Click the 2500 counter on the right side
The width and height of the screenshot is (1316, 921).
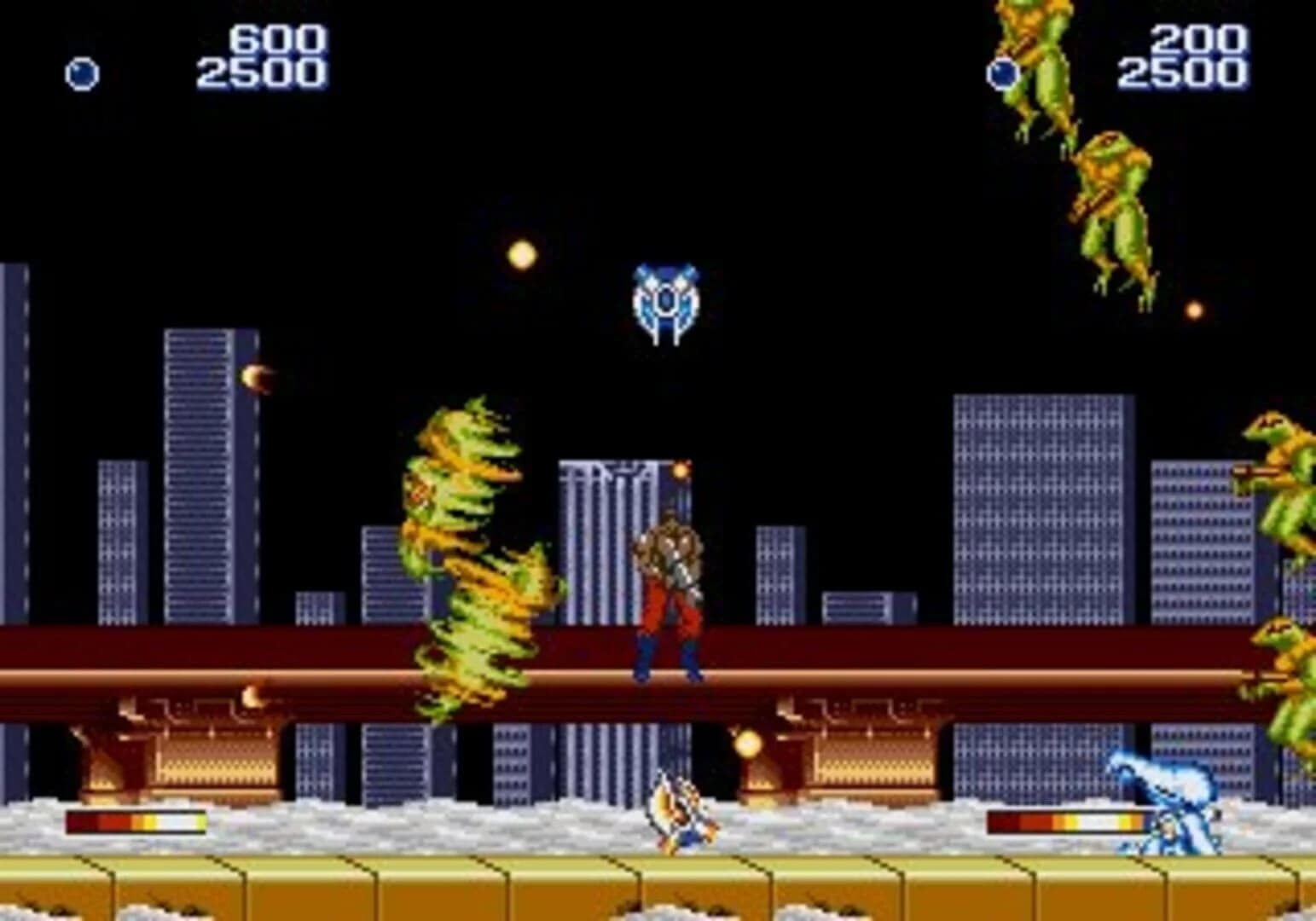(x=1186, y=72)
